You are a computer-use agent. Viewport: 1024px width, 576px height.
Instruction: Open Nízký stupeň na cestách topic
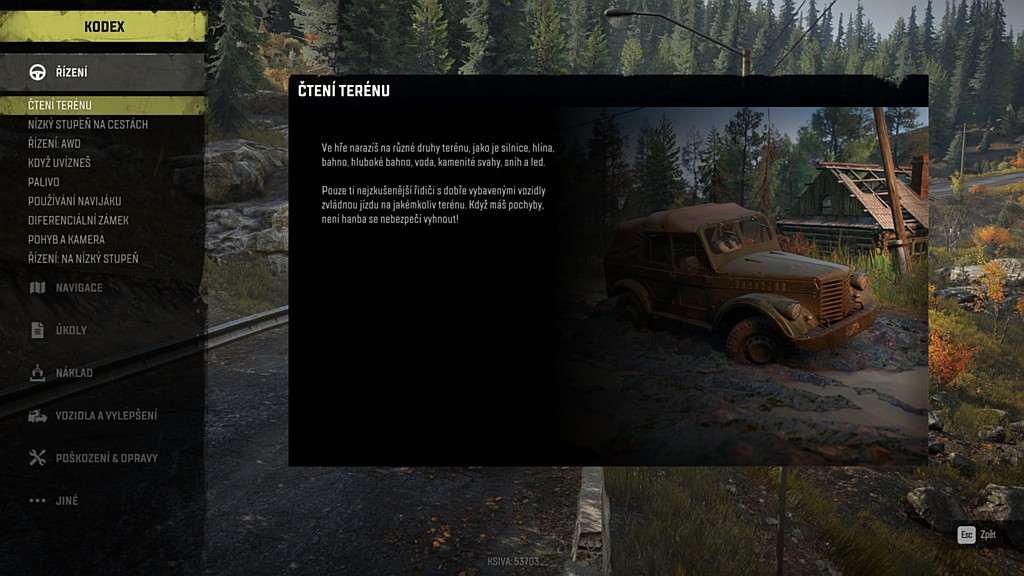pos(88,124)
